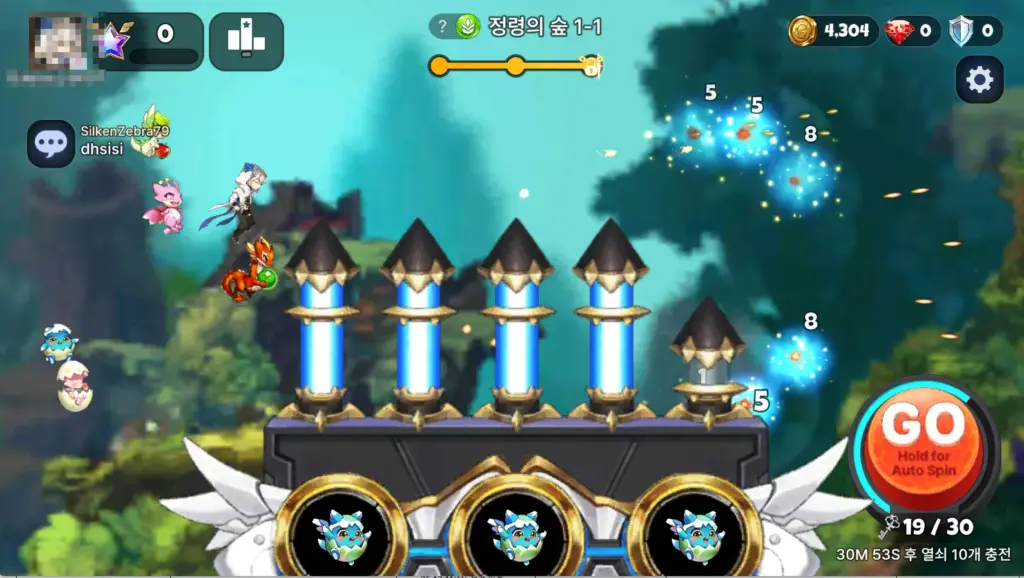This screenshot has width=1024, height=578.
Task: Open the gear settings menu
Action: pyautogui.click(x=979, y=80)
